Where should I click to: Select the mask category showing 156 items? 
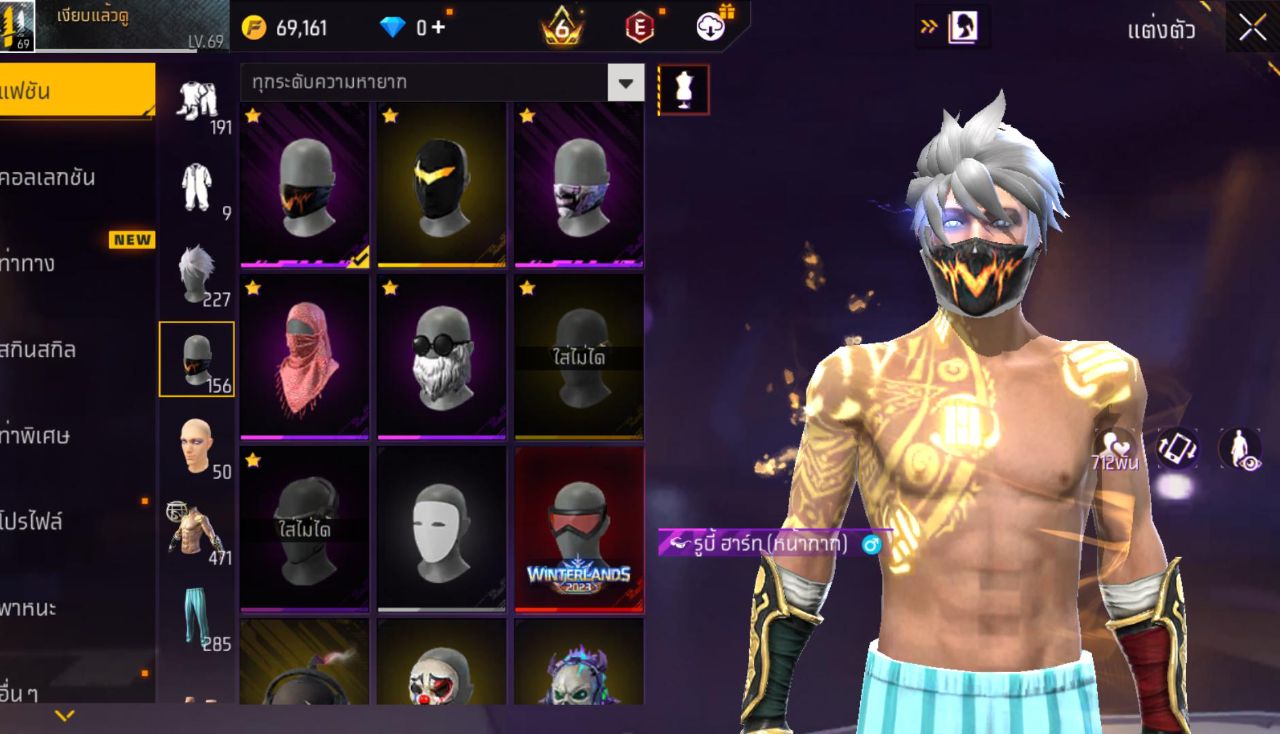[197, 357]
